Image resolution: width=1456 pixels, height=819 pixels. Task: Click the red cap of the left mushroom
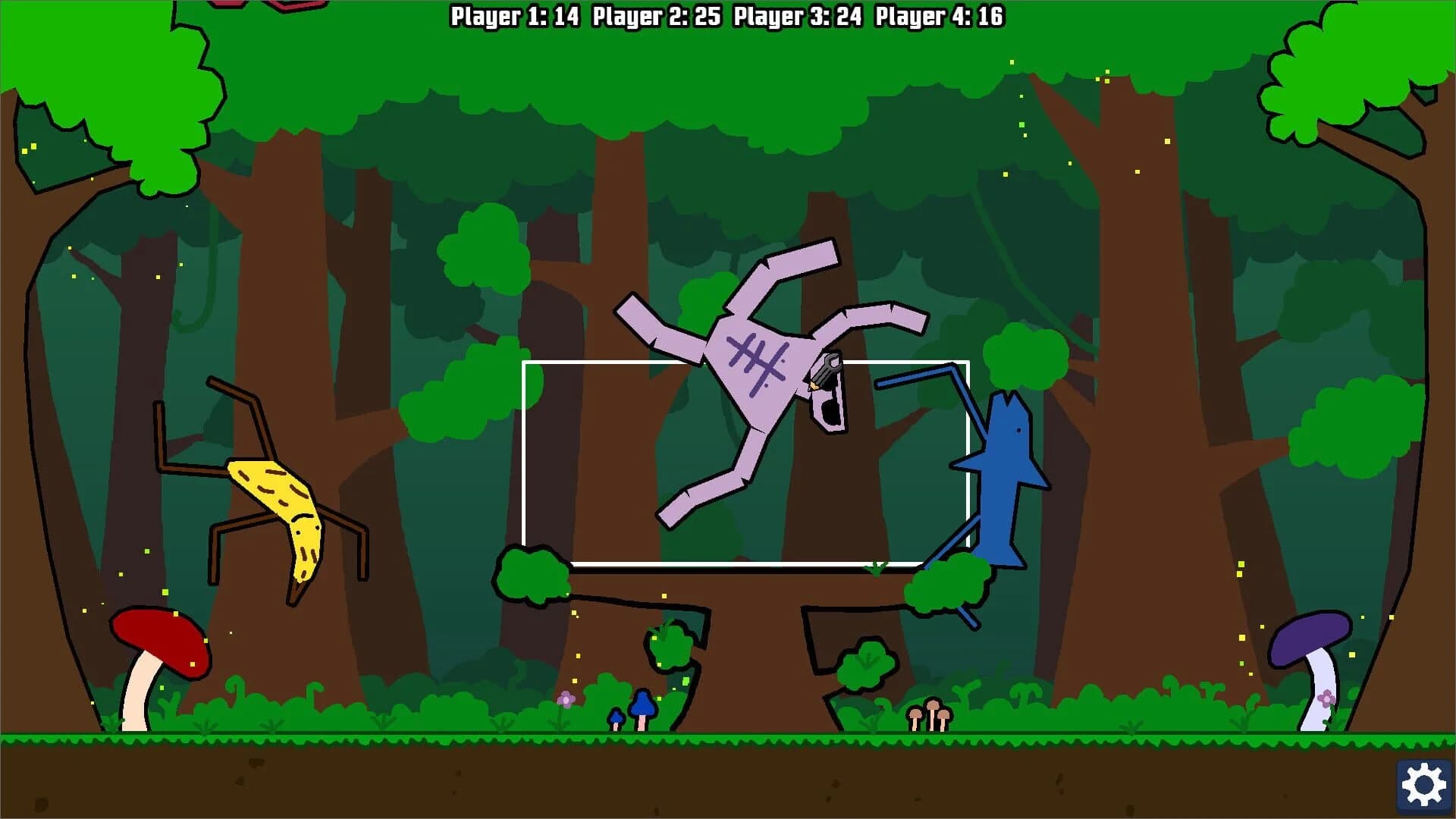tap(159, 641)
